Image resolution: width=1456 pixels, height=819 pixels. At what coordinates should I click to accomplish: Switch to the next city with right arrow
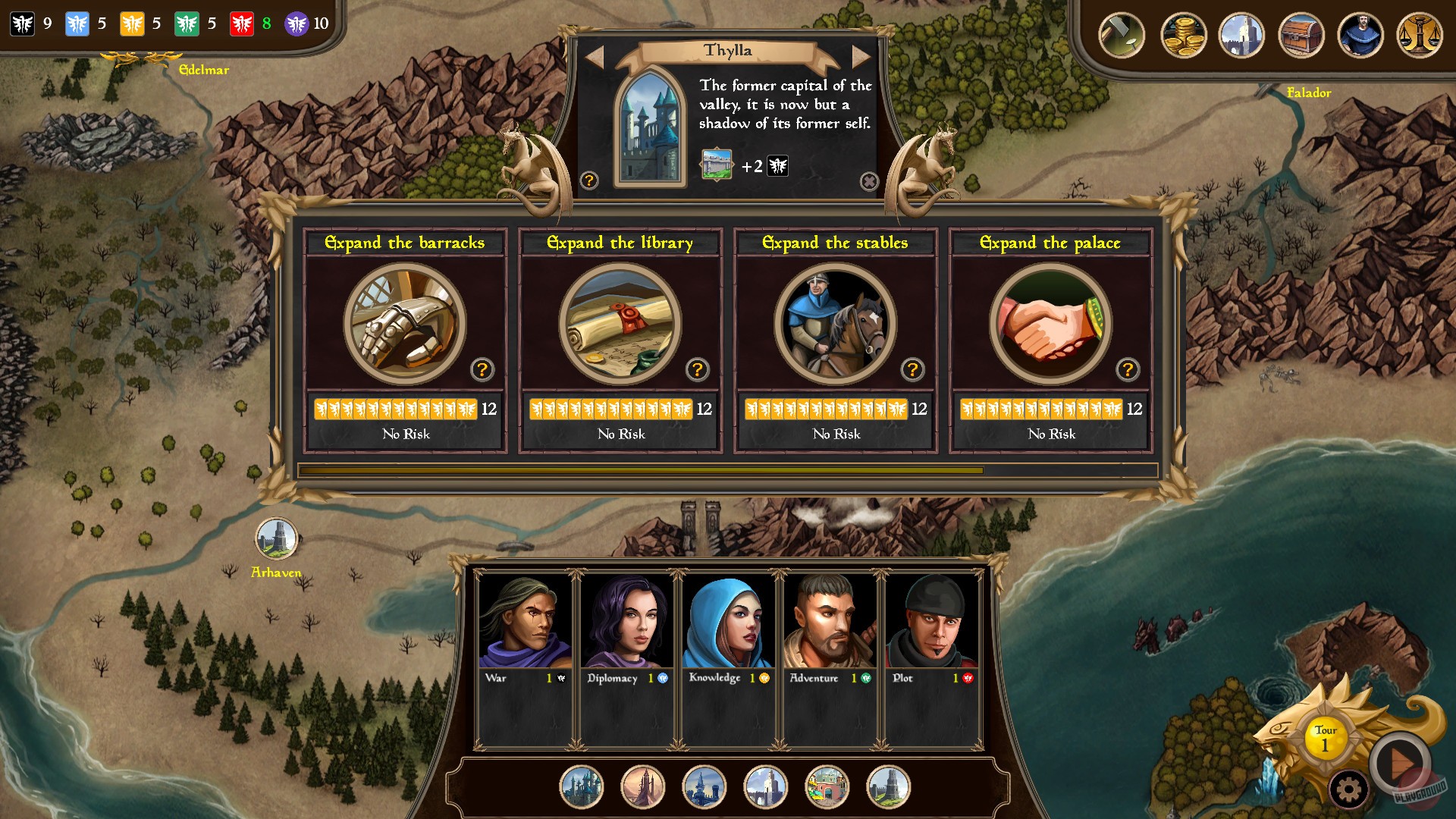pyautogui.click(x=861, y=55)
